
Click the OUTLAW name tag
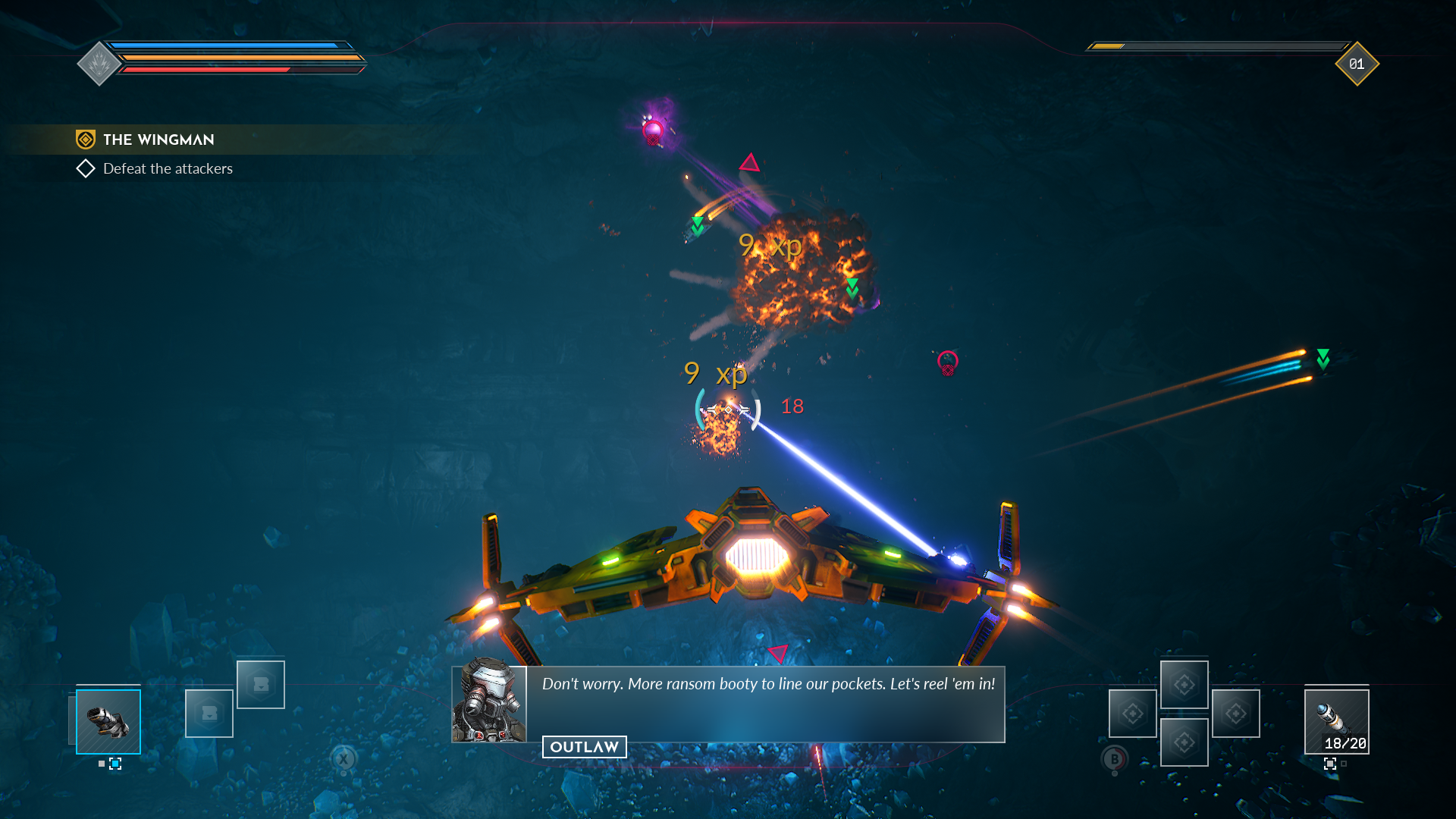click(585, 747)
